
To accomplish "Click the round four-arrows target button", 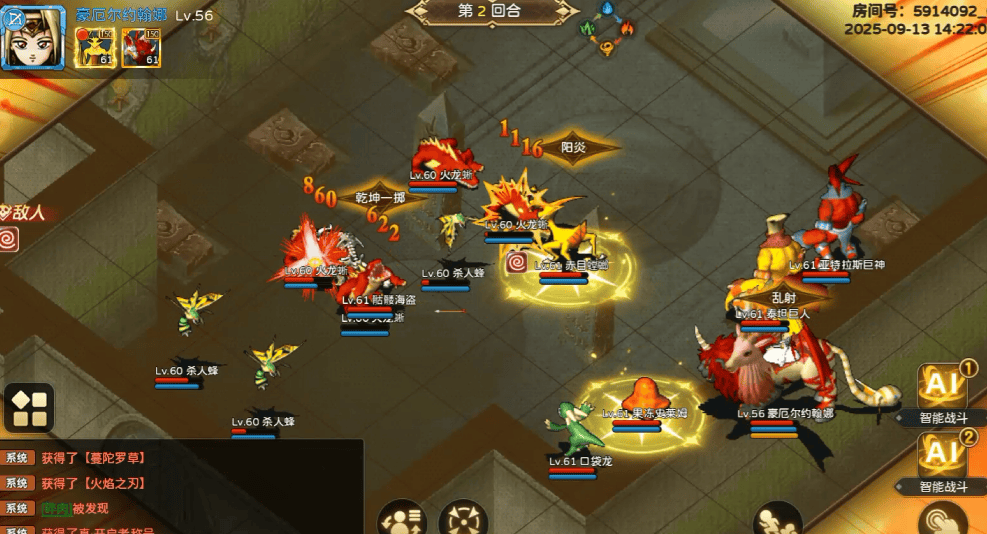I will 462,518.
